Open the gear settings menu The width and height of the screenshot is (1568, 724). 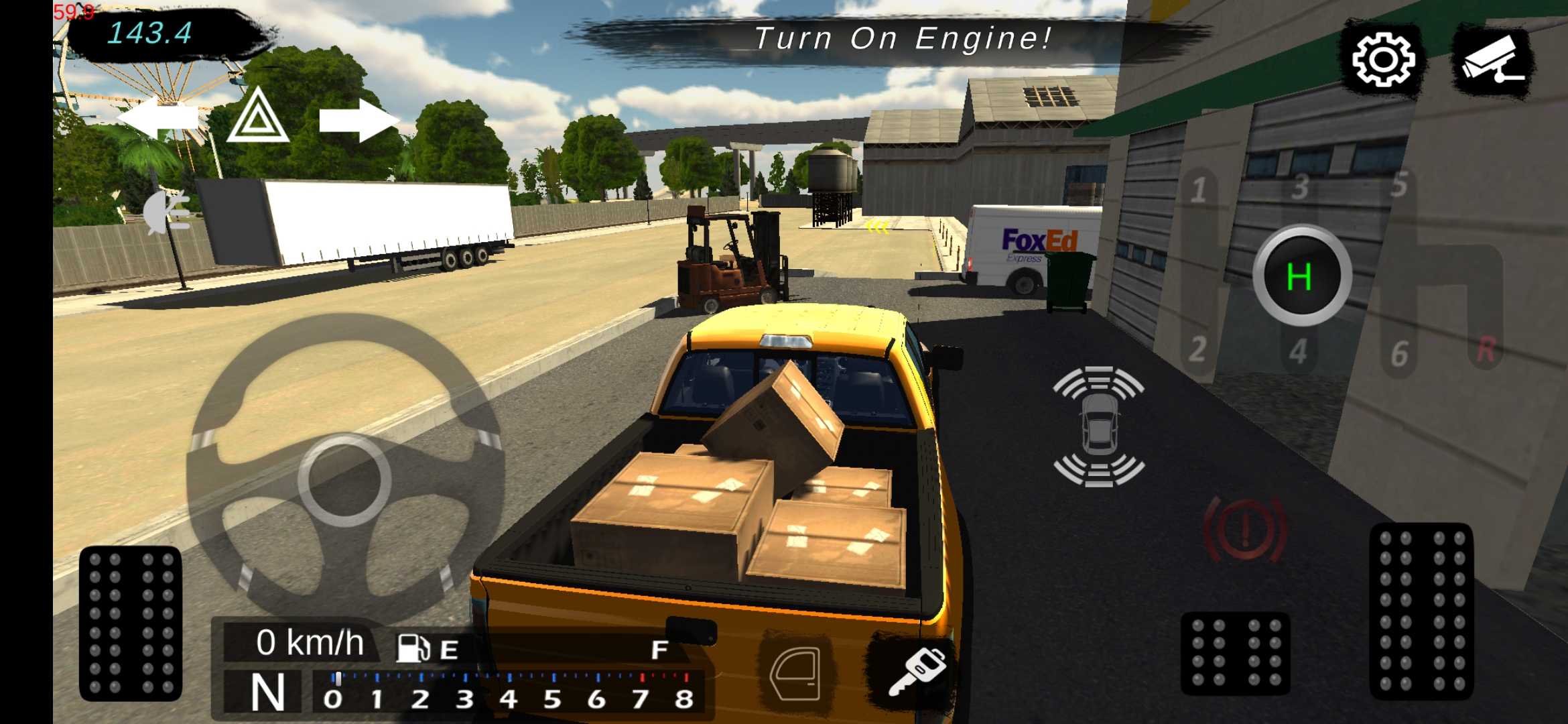(x=1383, y=60)
